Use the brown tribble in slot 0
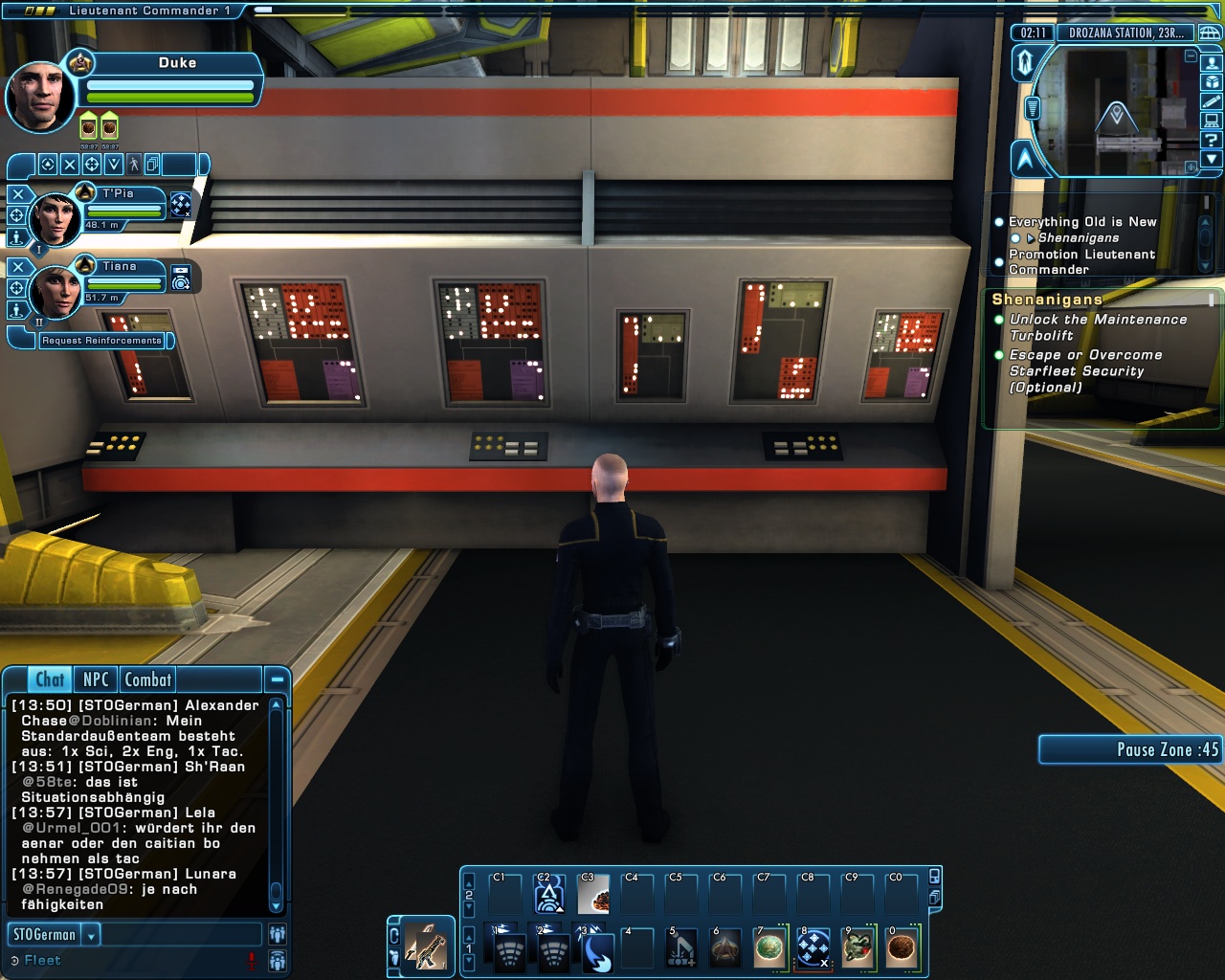 902,949
